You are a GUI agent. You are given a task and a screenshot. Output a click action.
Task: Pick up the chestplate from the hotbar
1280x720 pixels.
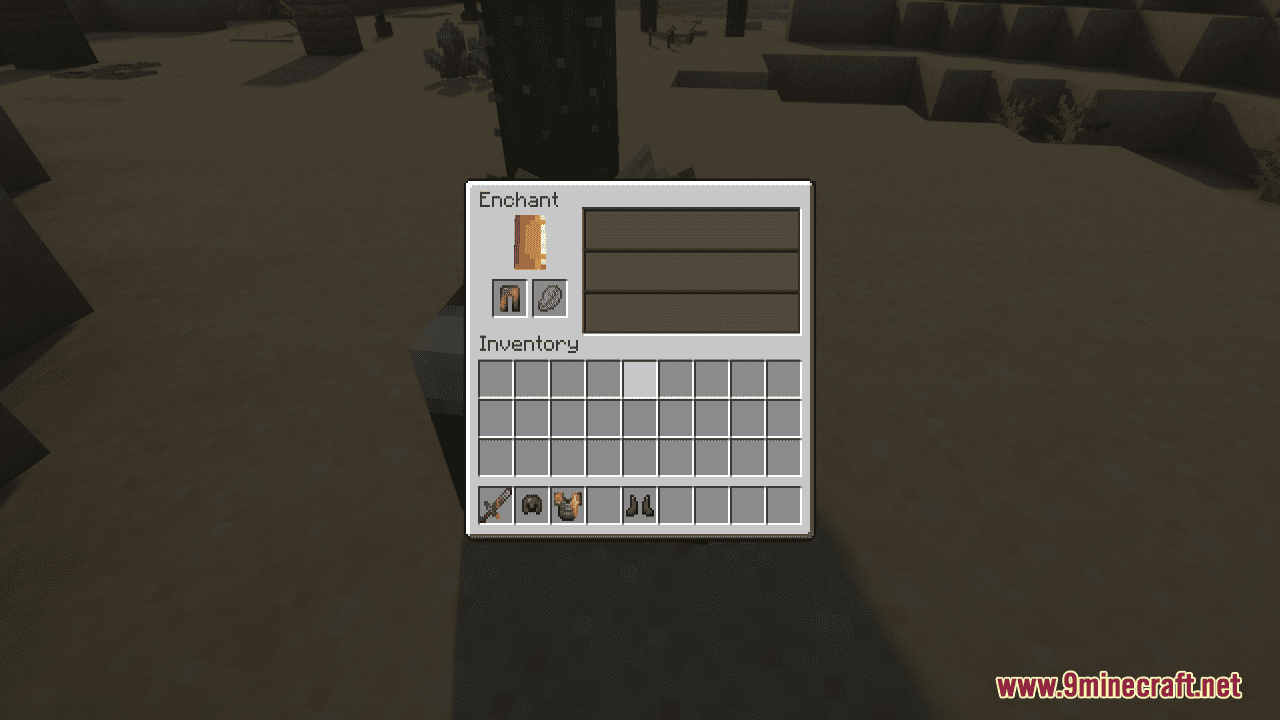tap(566, 506)
